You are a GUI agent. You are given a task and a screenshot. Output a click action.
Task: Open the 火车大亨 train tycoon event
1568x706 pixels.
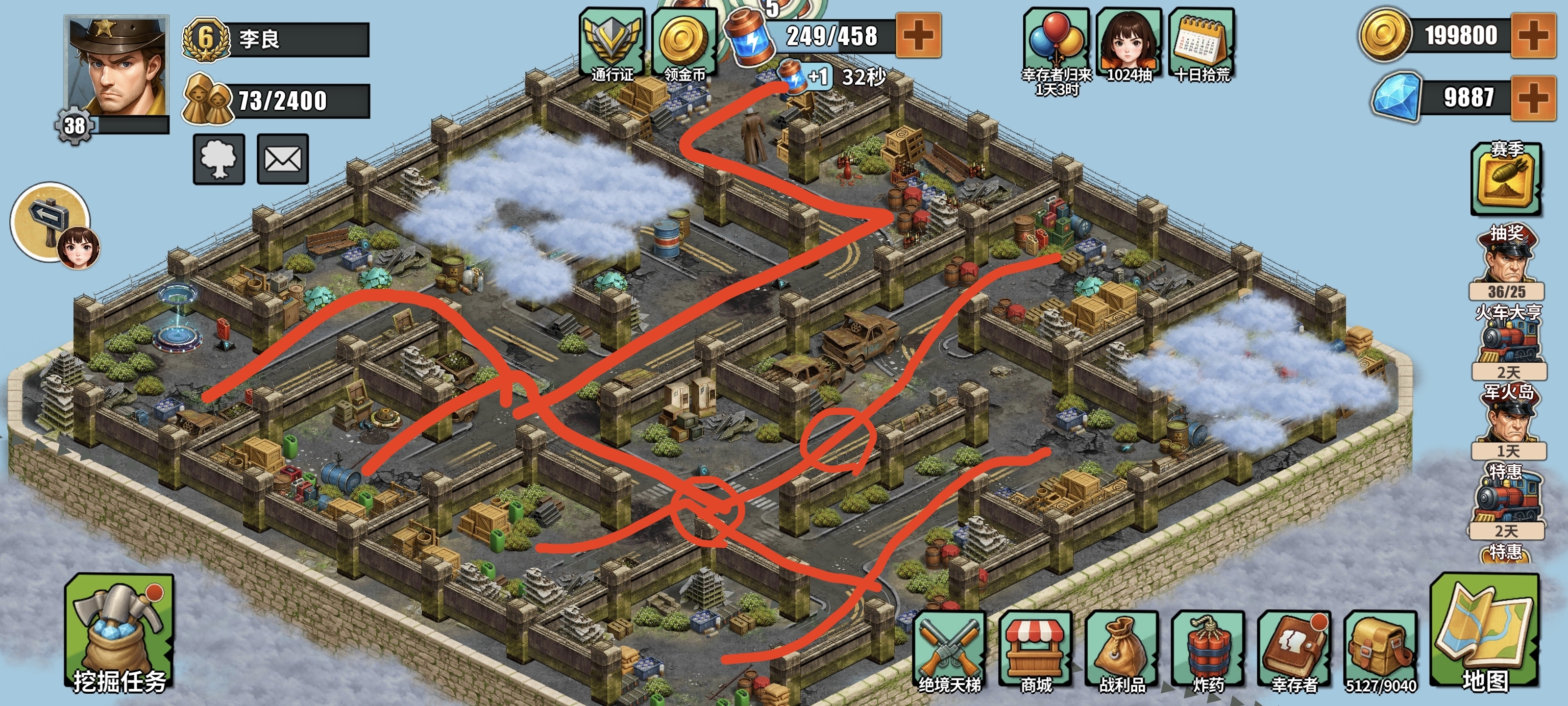click(x=1508, y=341)
